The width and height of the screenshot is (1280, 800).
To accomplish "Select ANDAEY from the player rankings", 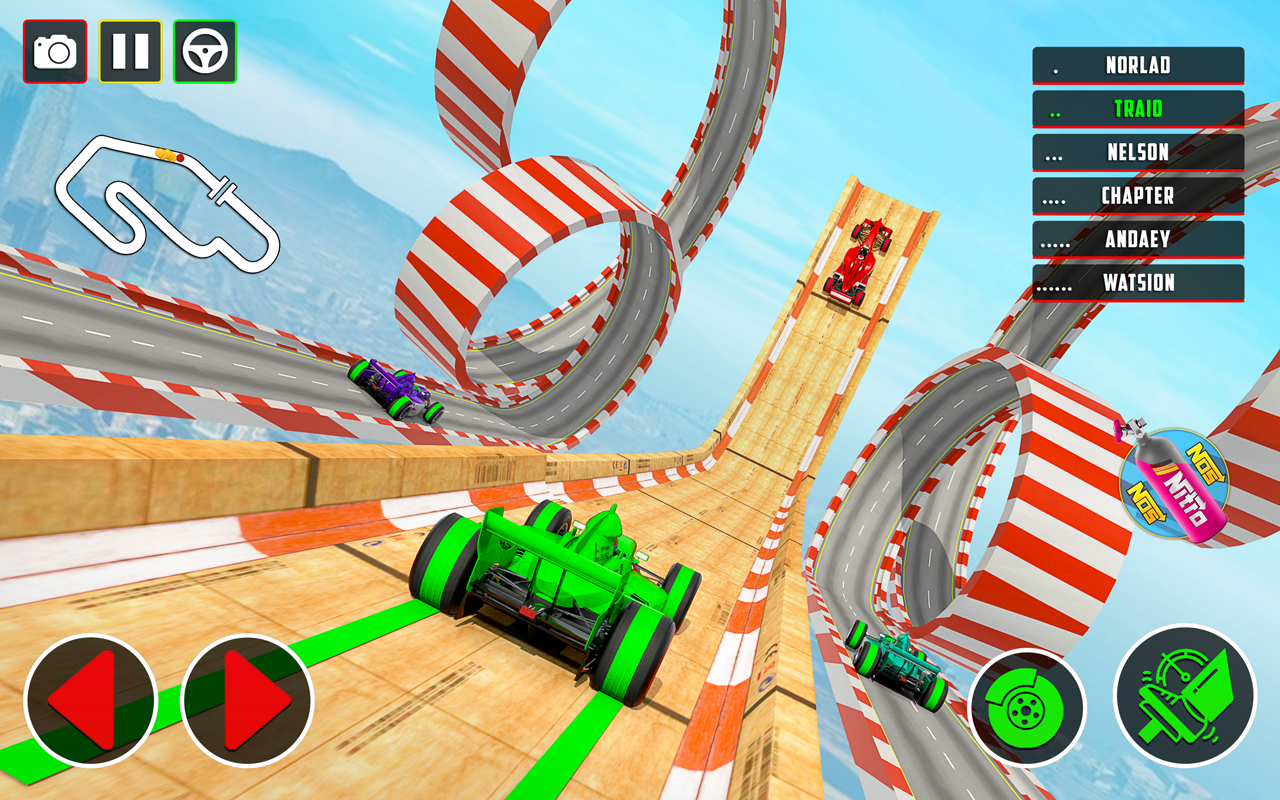I will pos(1137,239).
